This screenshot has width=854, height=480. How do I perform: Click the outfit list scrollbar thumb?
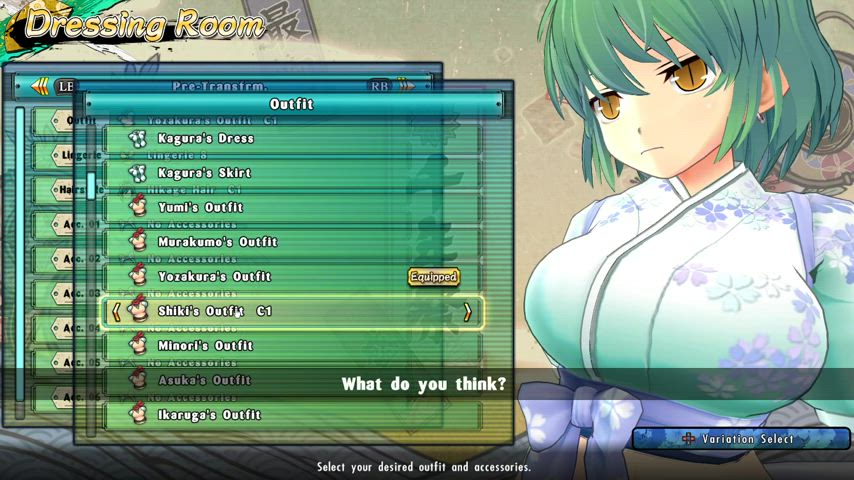click(x=91, y=185)
